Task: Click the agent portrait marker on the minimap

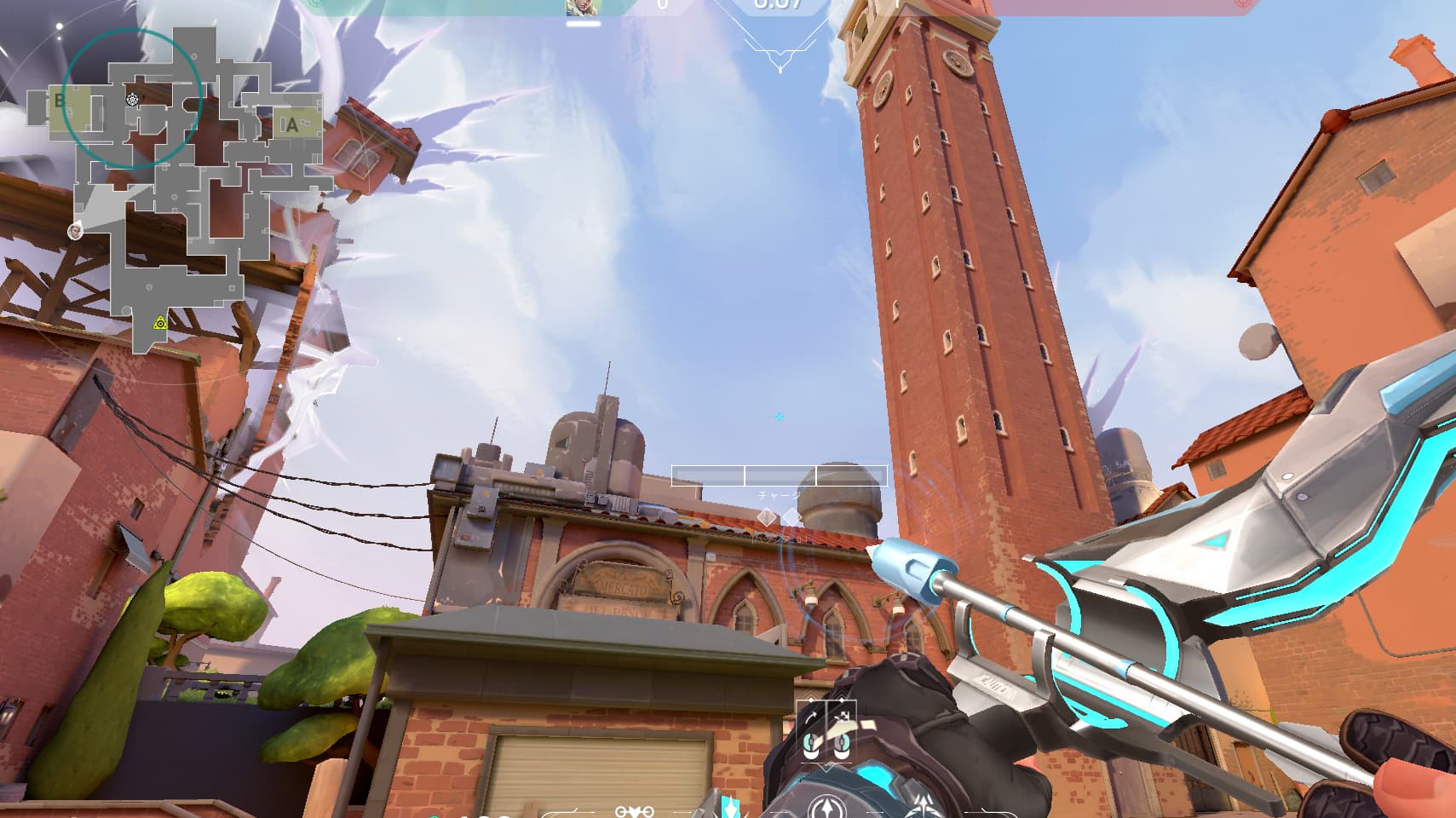Action: (x=76, y=230)
